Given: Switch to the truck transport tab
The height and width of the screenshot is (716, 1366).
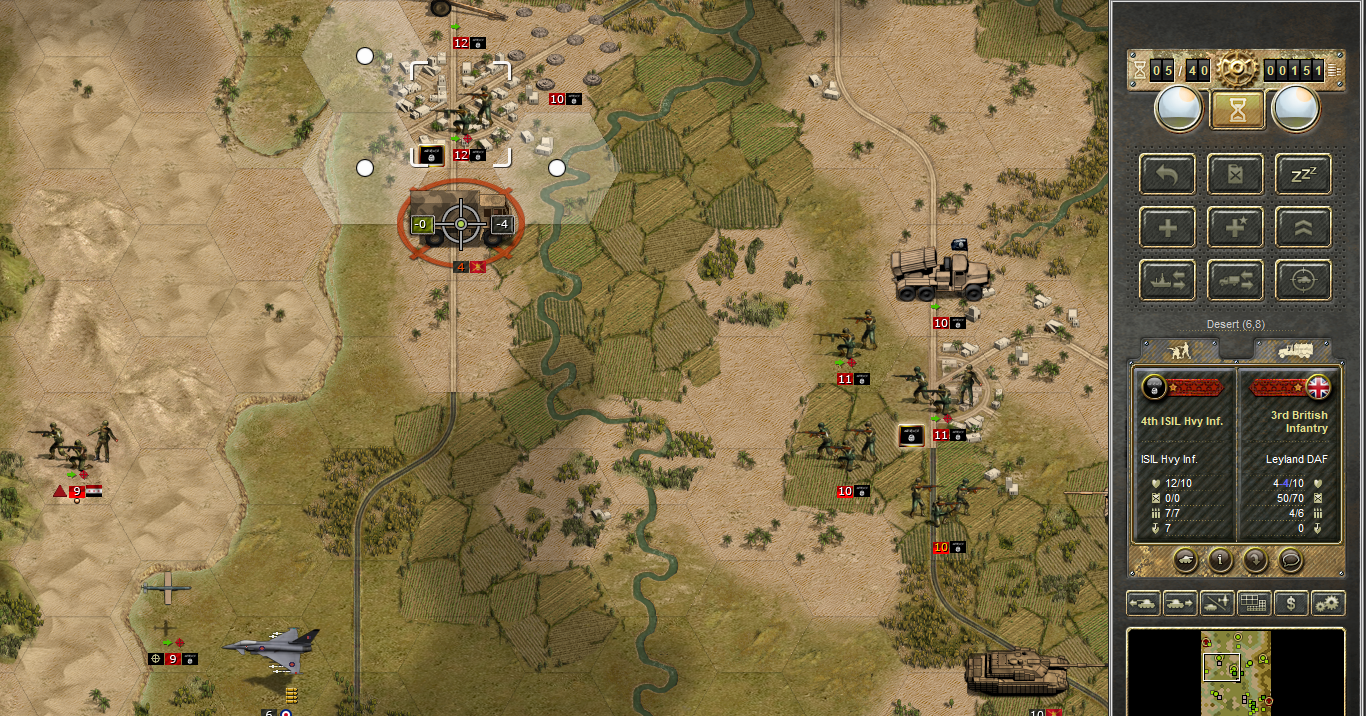Looking at the screenshot, I should tap(1290, 349).
